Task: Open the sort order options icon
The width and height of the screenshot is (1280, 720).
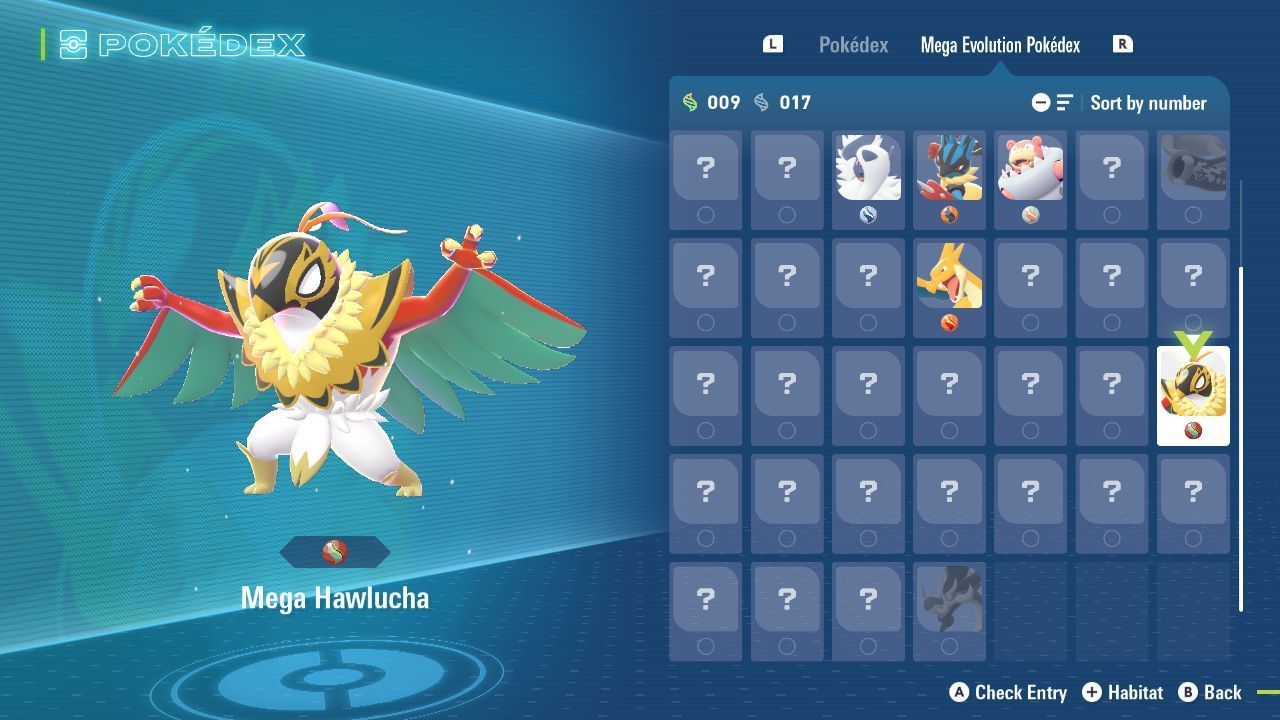Action: (x=1063, y=102)
